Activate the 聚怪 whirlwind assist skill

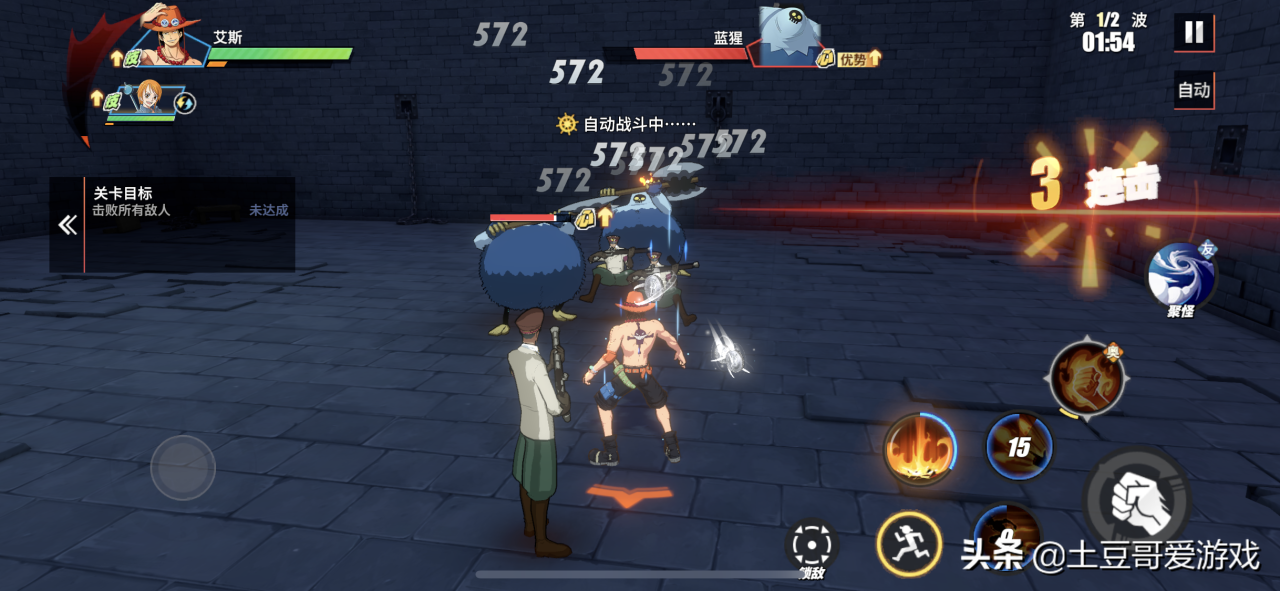(x=1181, y=276)
